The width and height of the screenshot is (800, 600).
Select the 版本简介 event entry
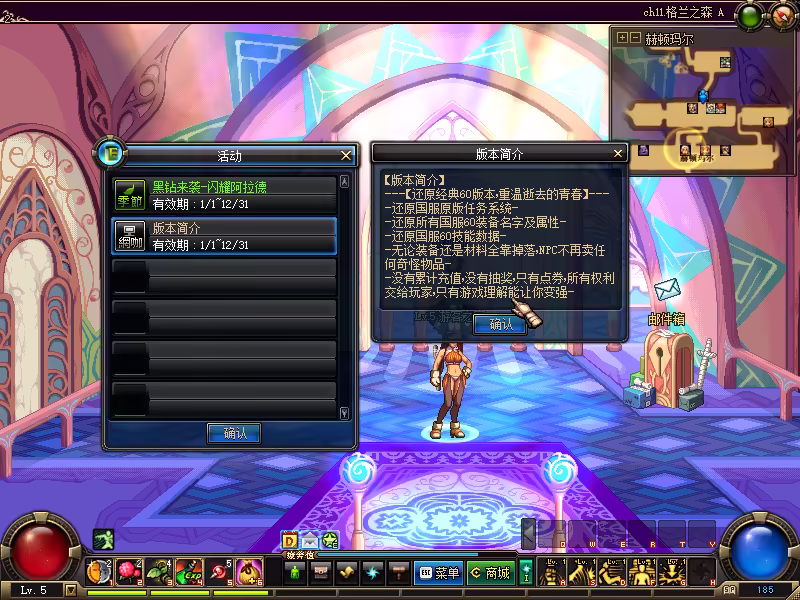(225, 236)
